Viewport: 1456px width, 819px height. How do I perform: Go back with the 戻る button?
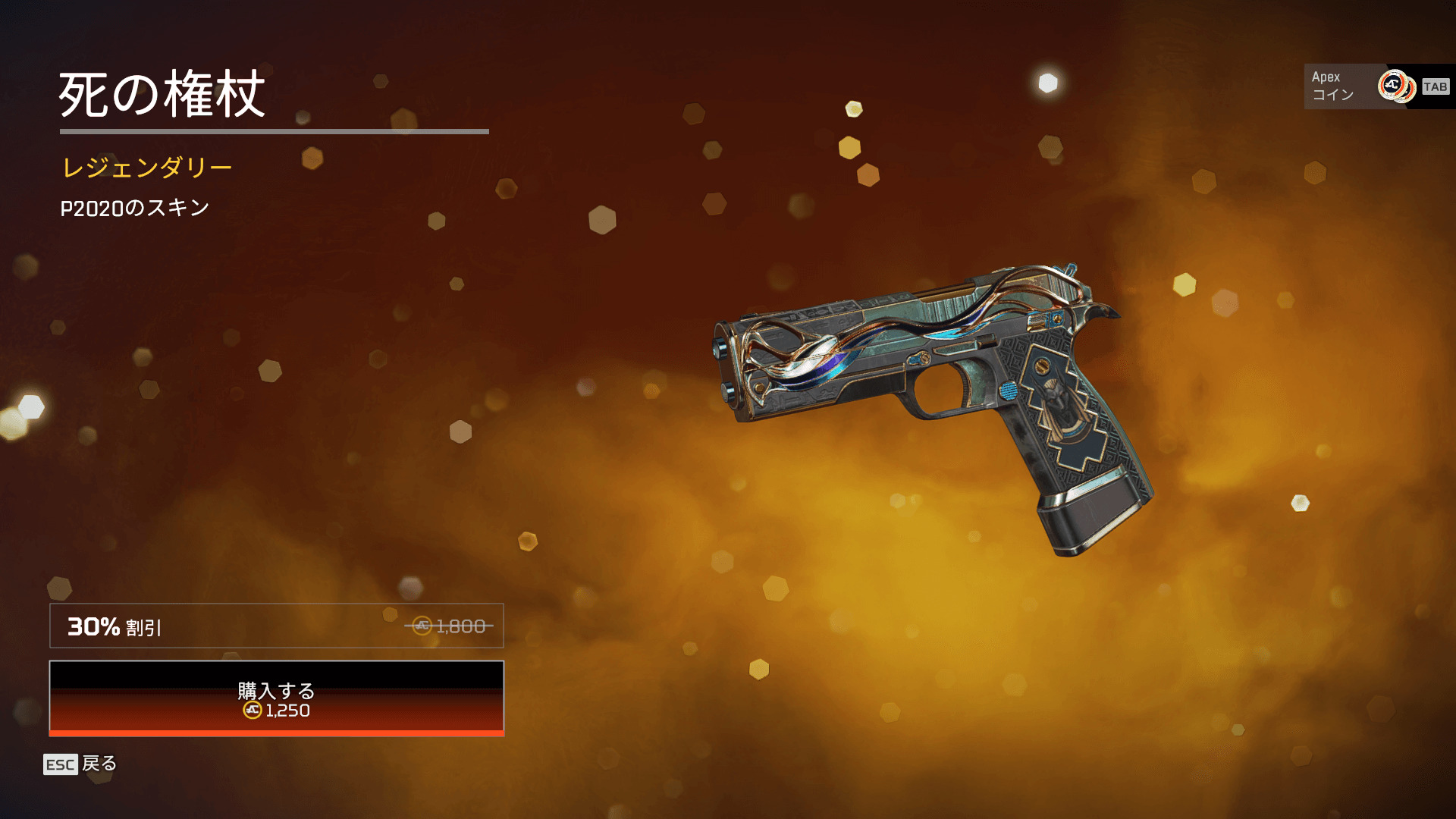(x=80, y=764)
